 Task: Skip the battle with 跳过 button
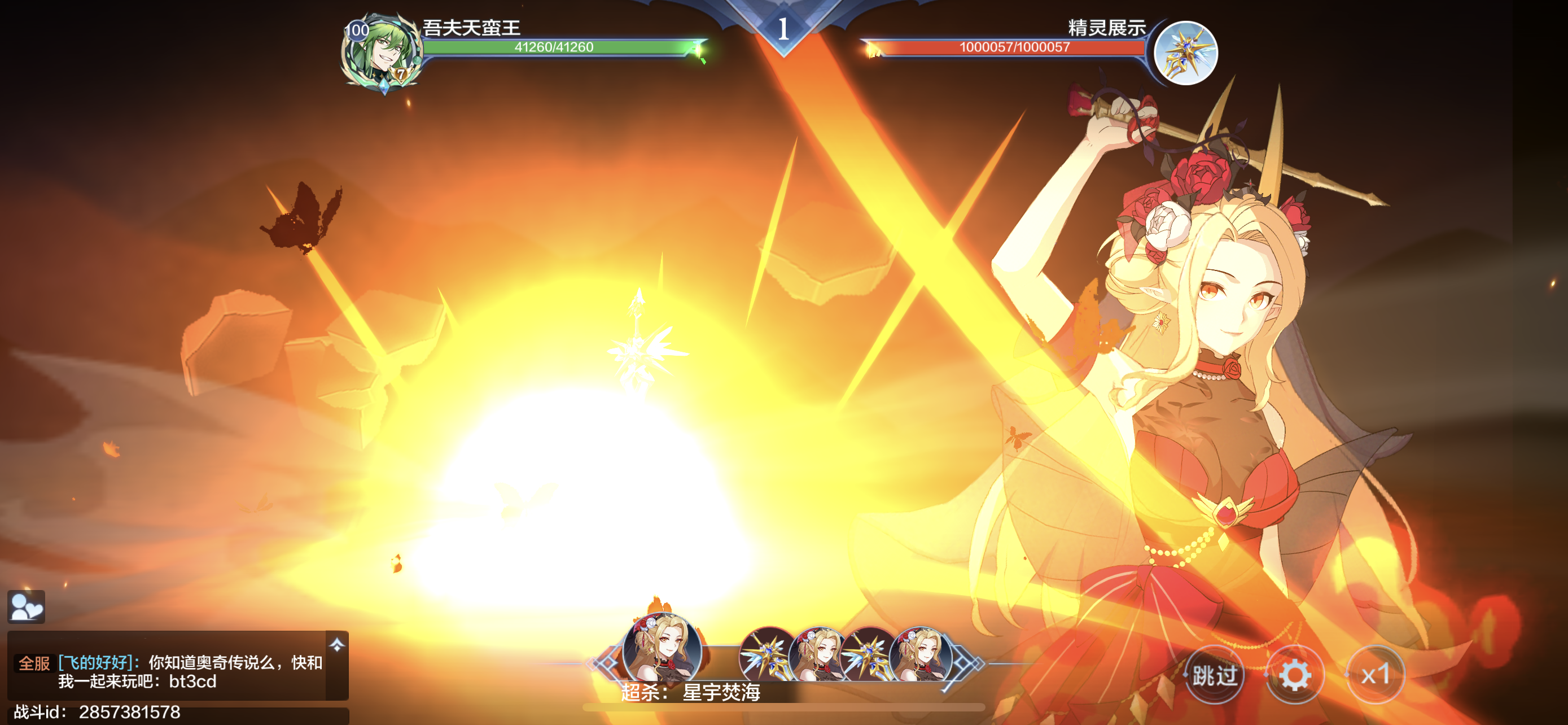click(x=1214, y=675)
